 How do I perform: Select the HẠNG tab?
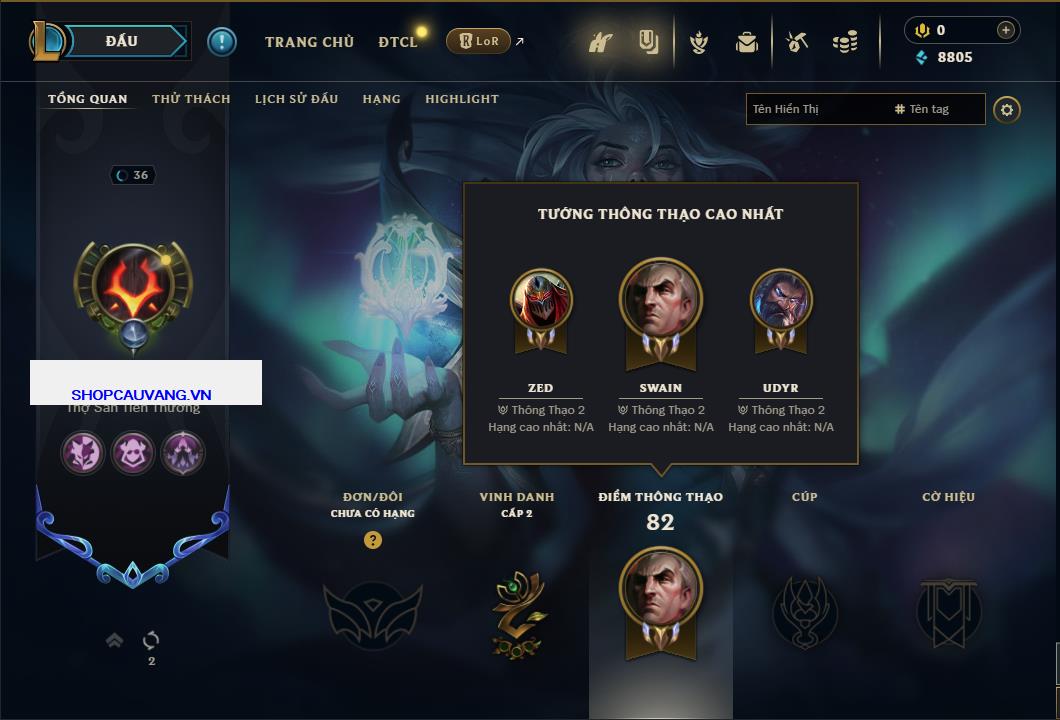381,99
